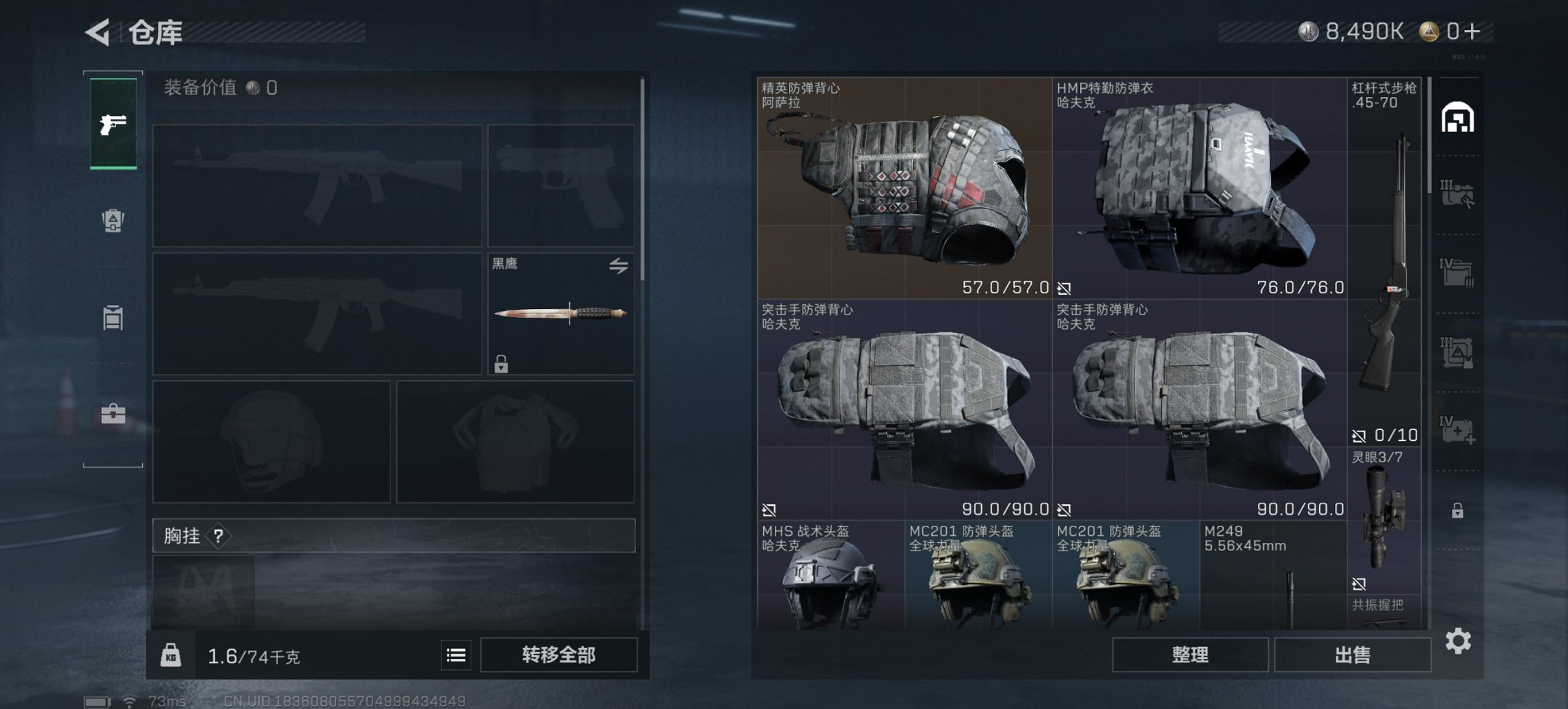Open the briefcase tab on left sidebar
The height and width of the screenshot is (709, 1568).
[113, 414]
